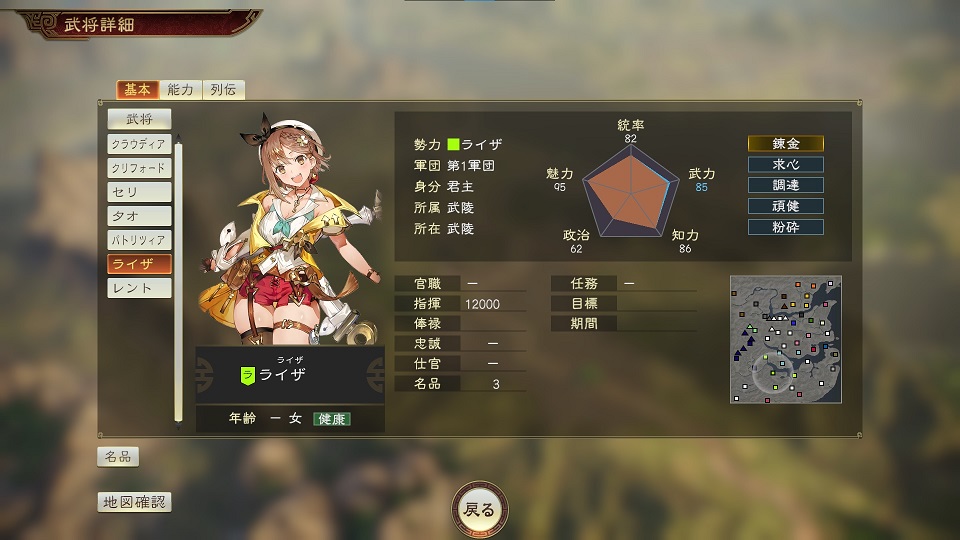This screenshot has height=540, width=960.
Task: Open 地図確認 map check
Action: (x=134, y=502)
